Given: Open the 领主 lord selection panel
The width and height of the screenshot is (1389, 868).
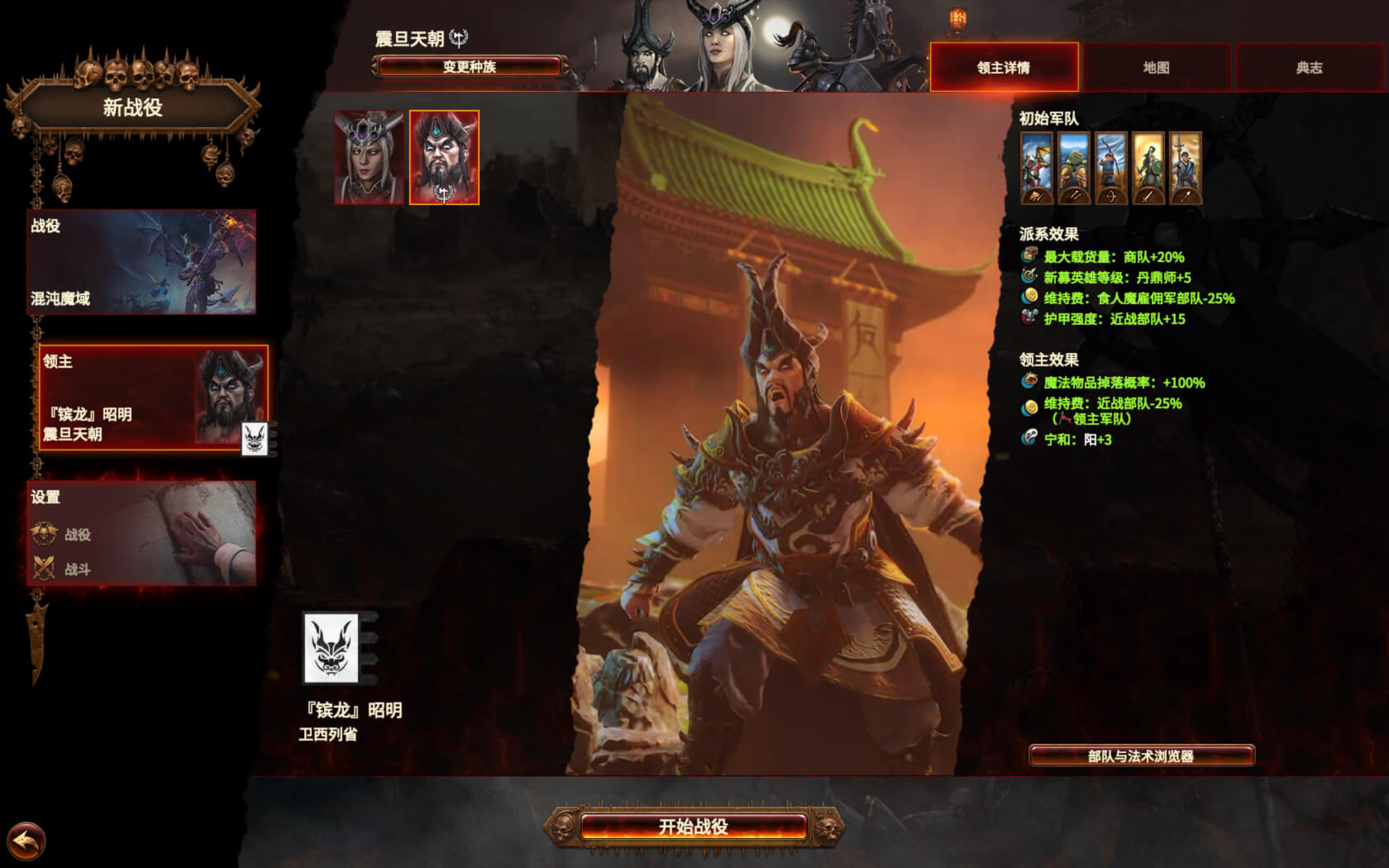Looking at the screenshot, I should coord(153,398).
